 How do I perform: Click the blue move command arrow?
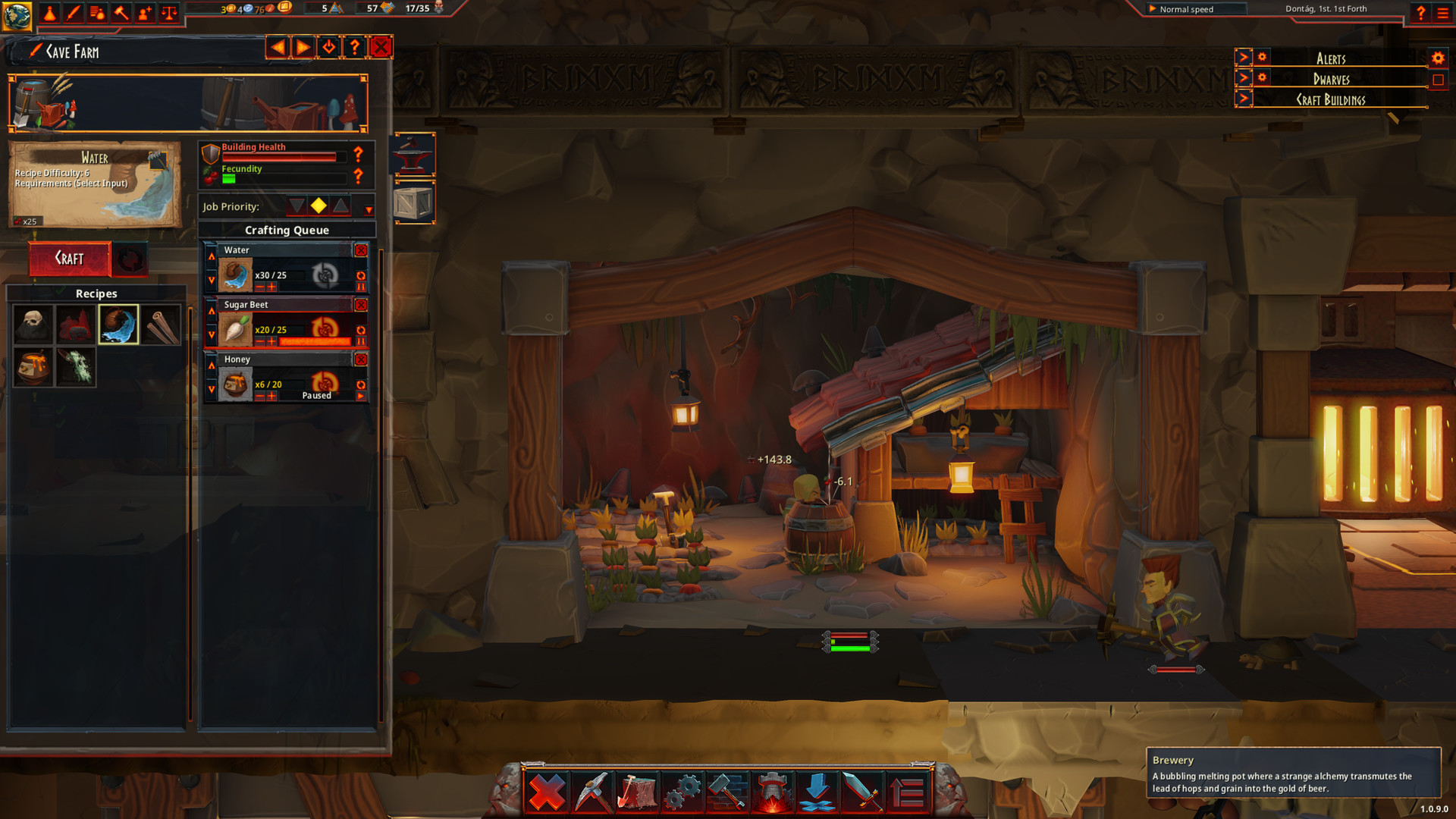pyautogui.click(x=816, y=790)
